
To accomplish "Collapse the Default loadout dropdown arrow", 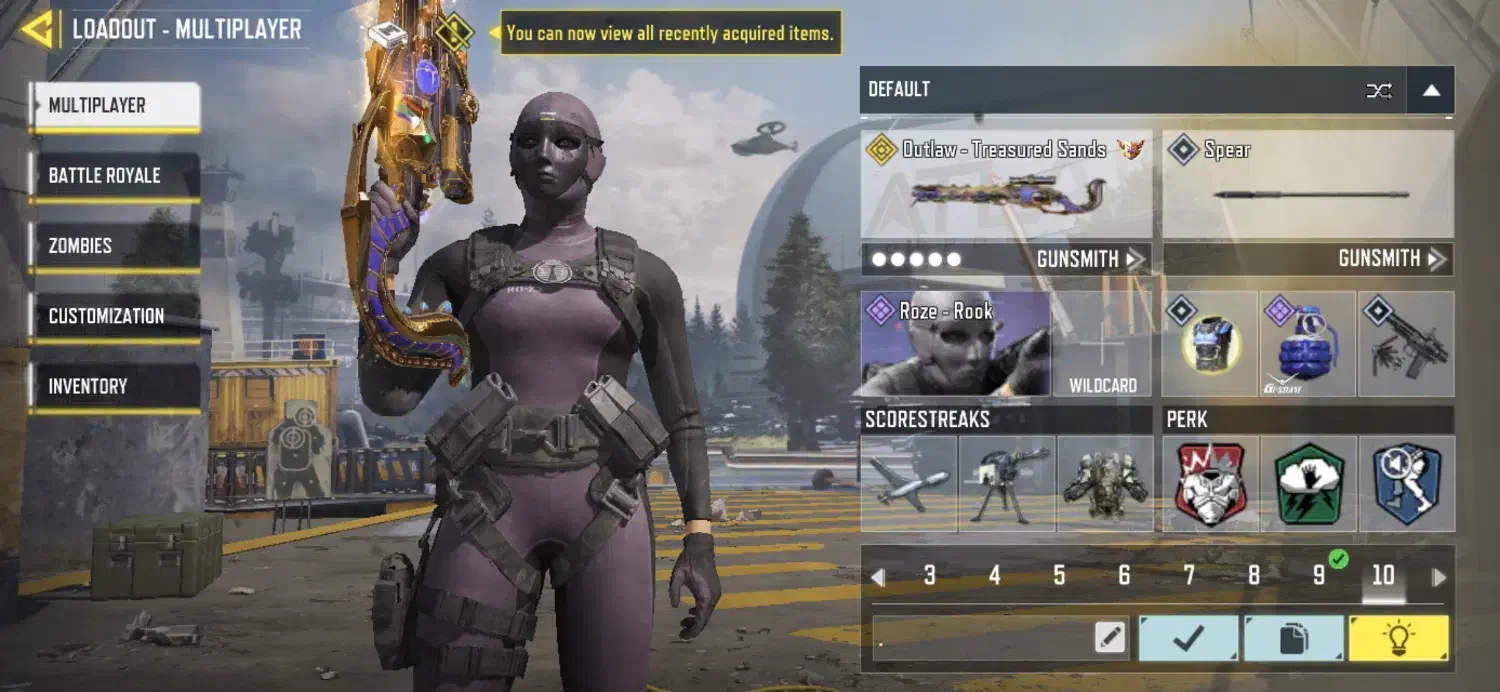I will point(1431,90).
